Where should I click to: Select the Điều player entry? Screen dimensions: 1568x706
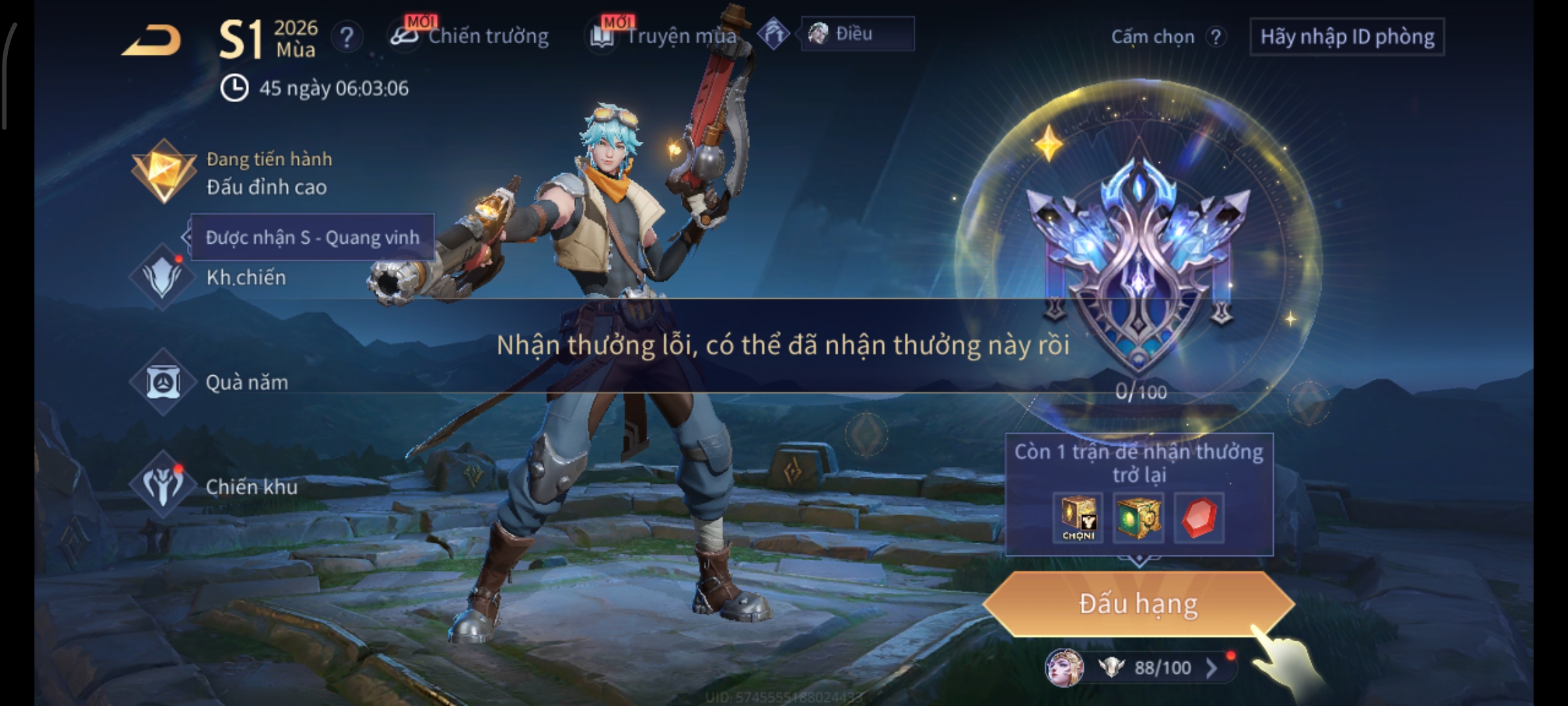pos(856,34)
